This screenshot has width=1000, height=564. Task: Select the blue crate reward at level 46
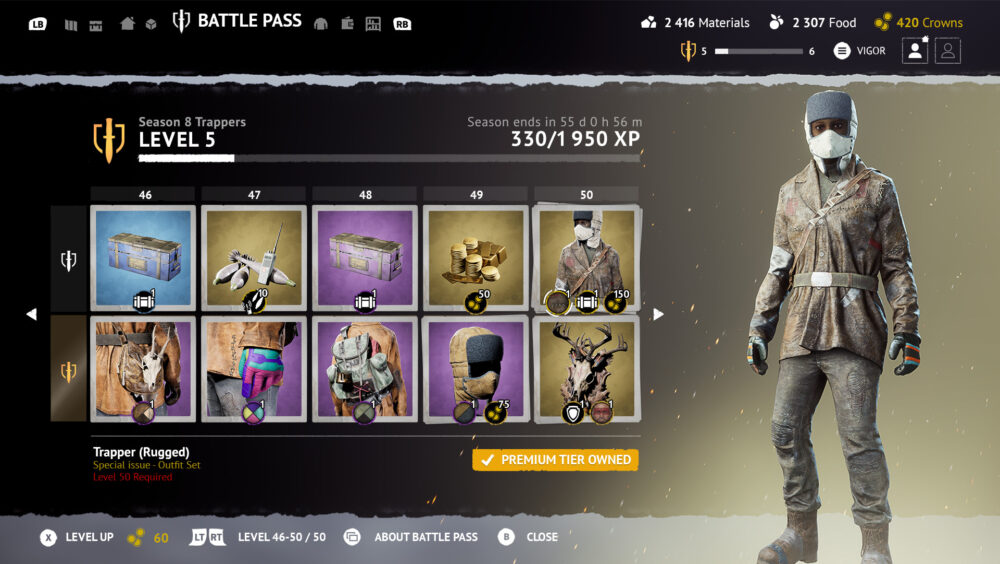pos(143,258)
